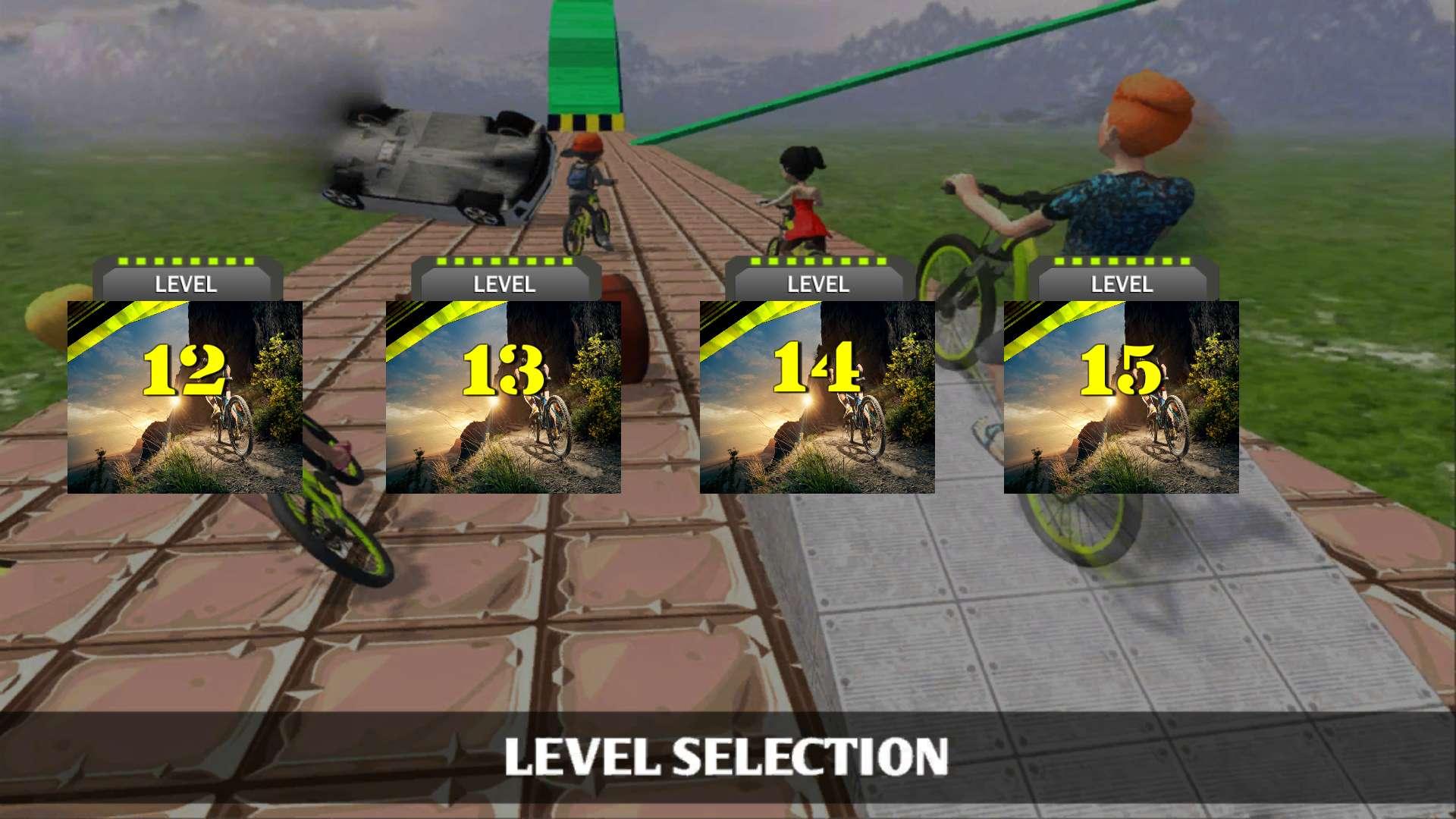Viewport: 1456px width, 819px height.
Task: Click the green progress dots on Level 14
Action: coord(817,260)
